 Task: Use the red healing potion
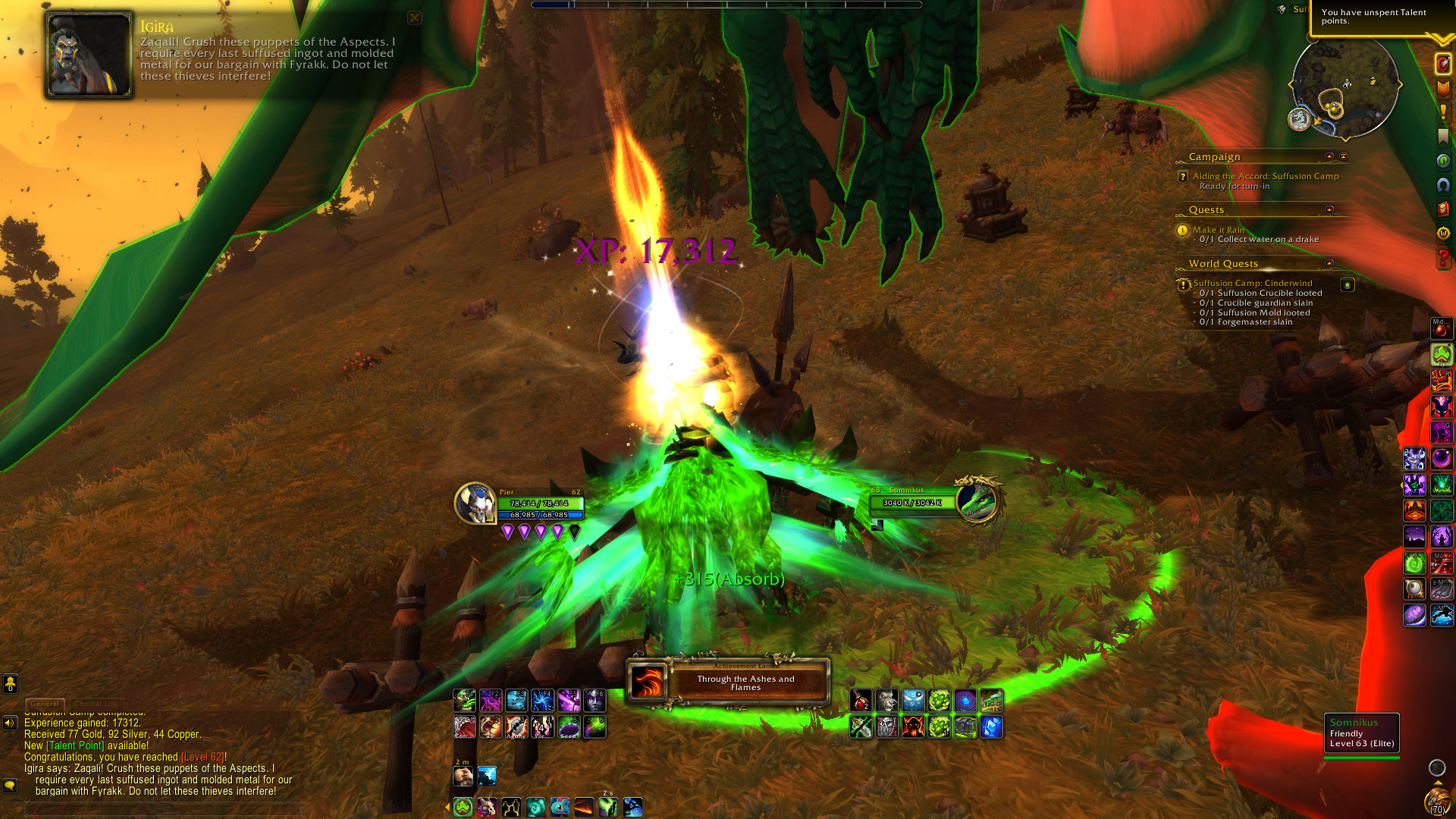(861, 701)
